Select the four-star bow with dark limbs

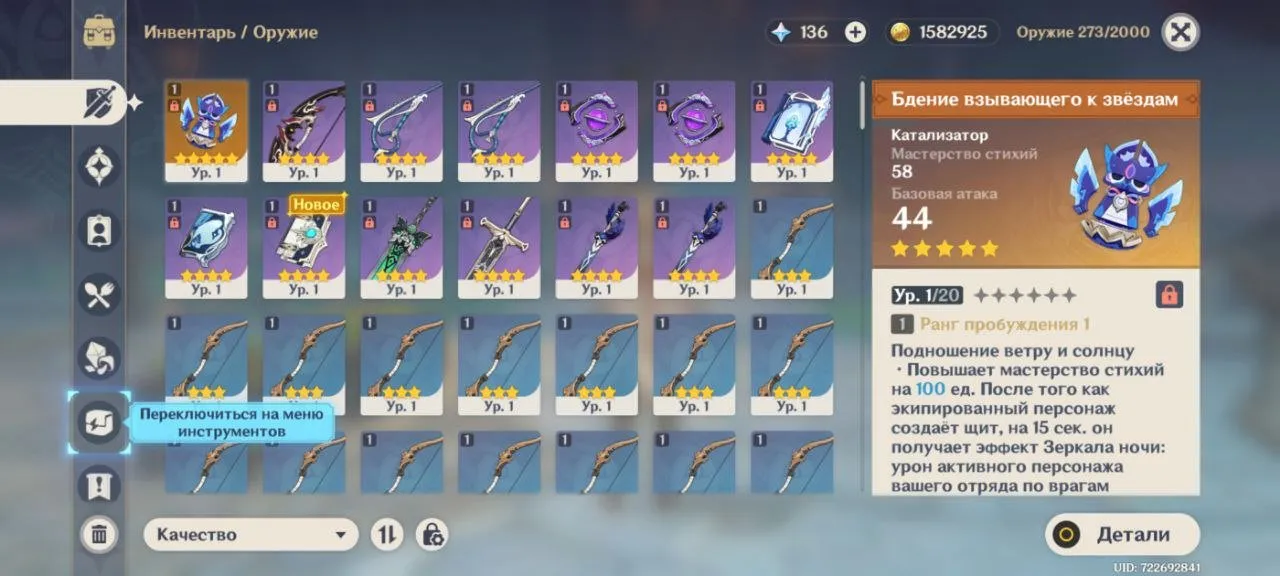[304, 131]
